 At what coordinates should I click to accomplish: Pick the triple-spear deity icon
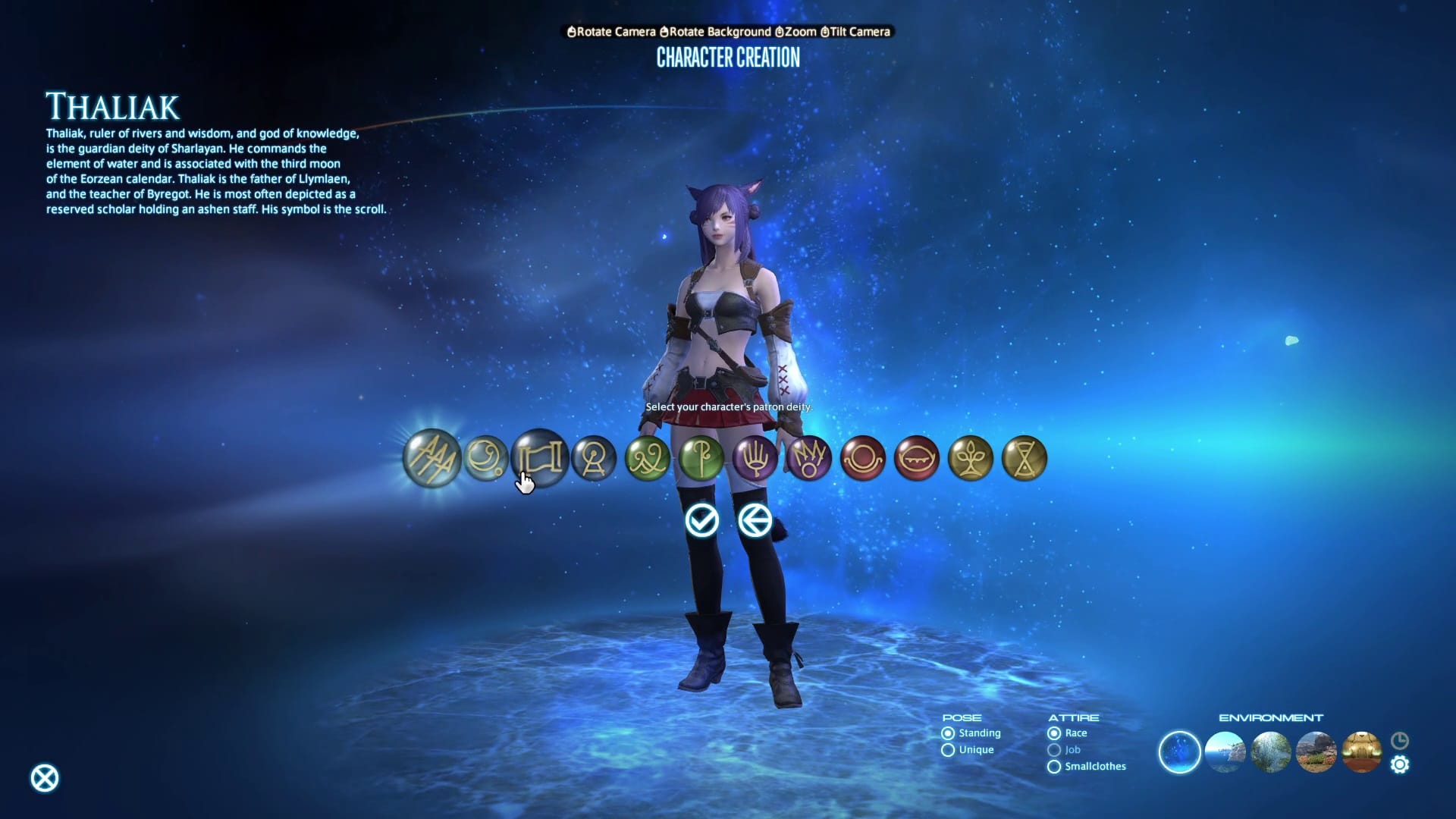[431, 457]
